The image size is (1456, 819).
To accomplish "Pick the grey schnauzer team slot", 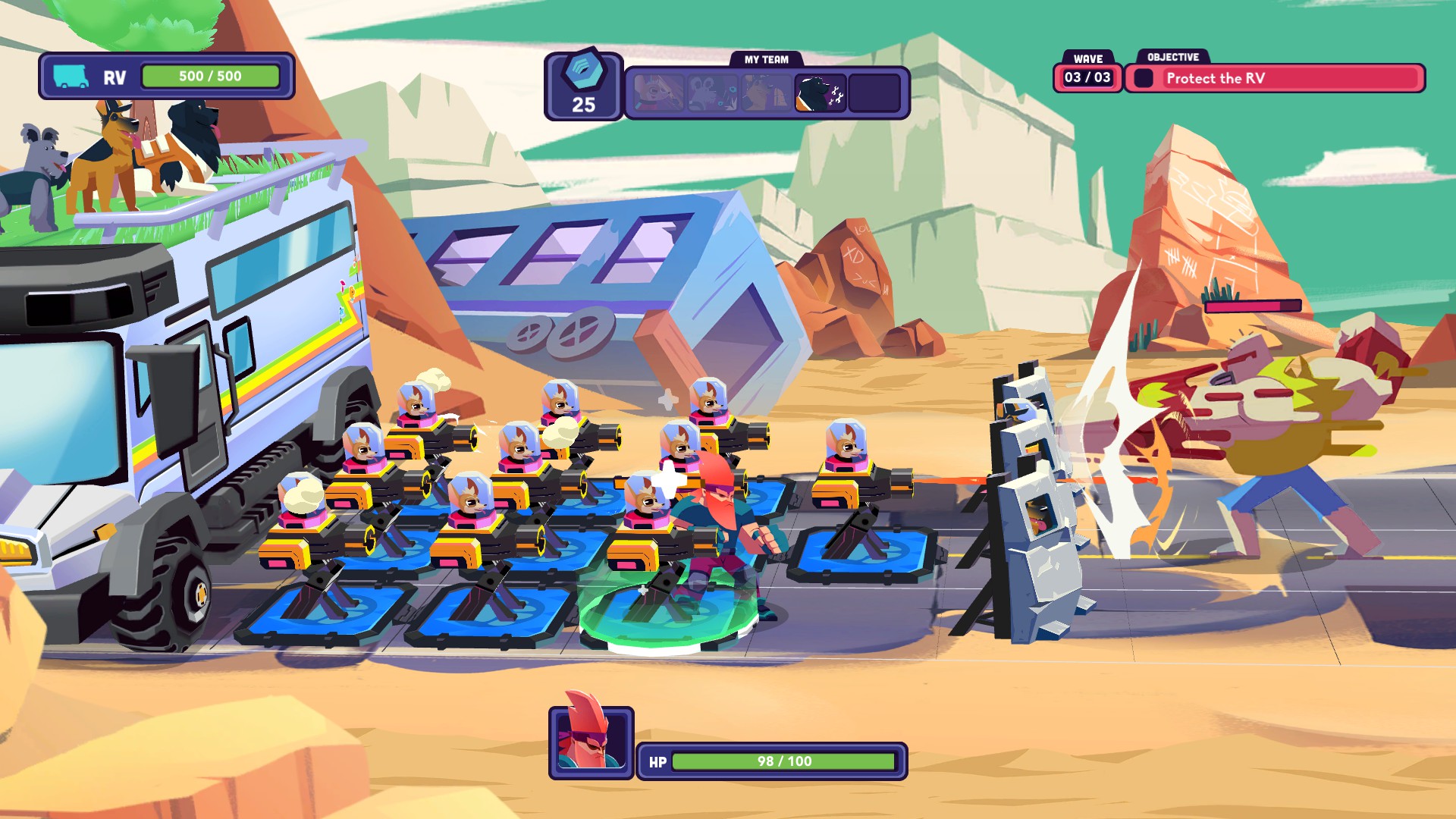I will [x=712, y=93].
